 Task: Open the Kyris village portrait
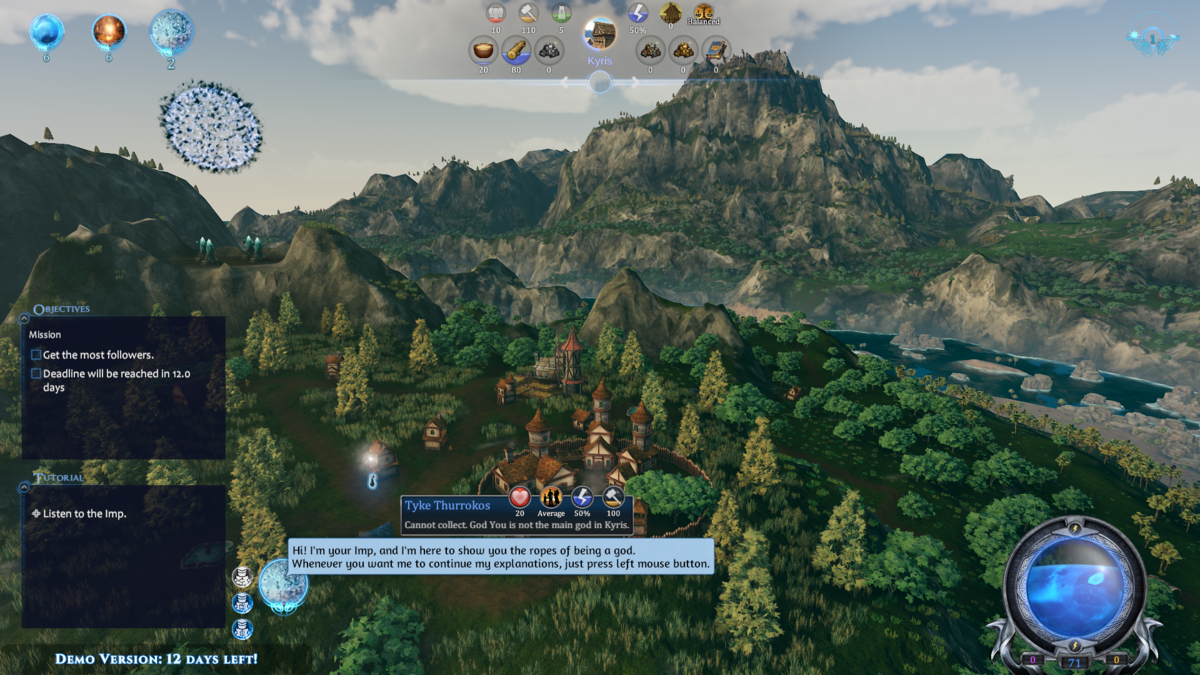click(x=600, y=34)
